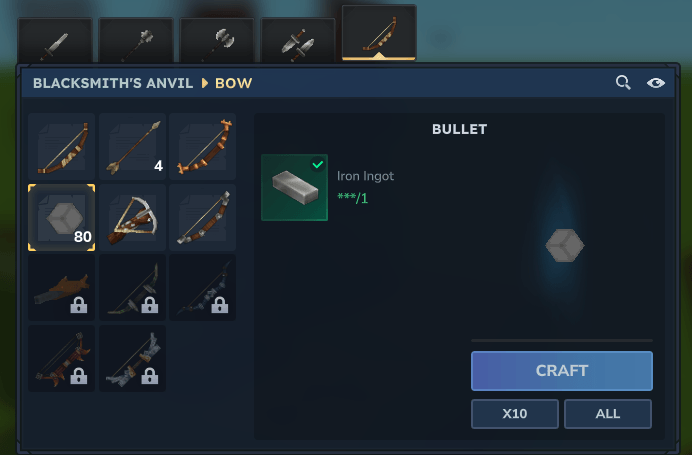Switch to the sword category tab

[55, 41]
